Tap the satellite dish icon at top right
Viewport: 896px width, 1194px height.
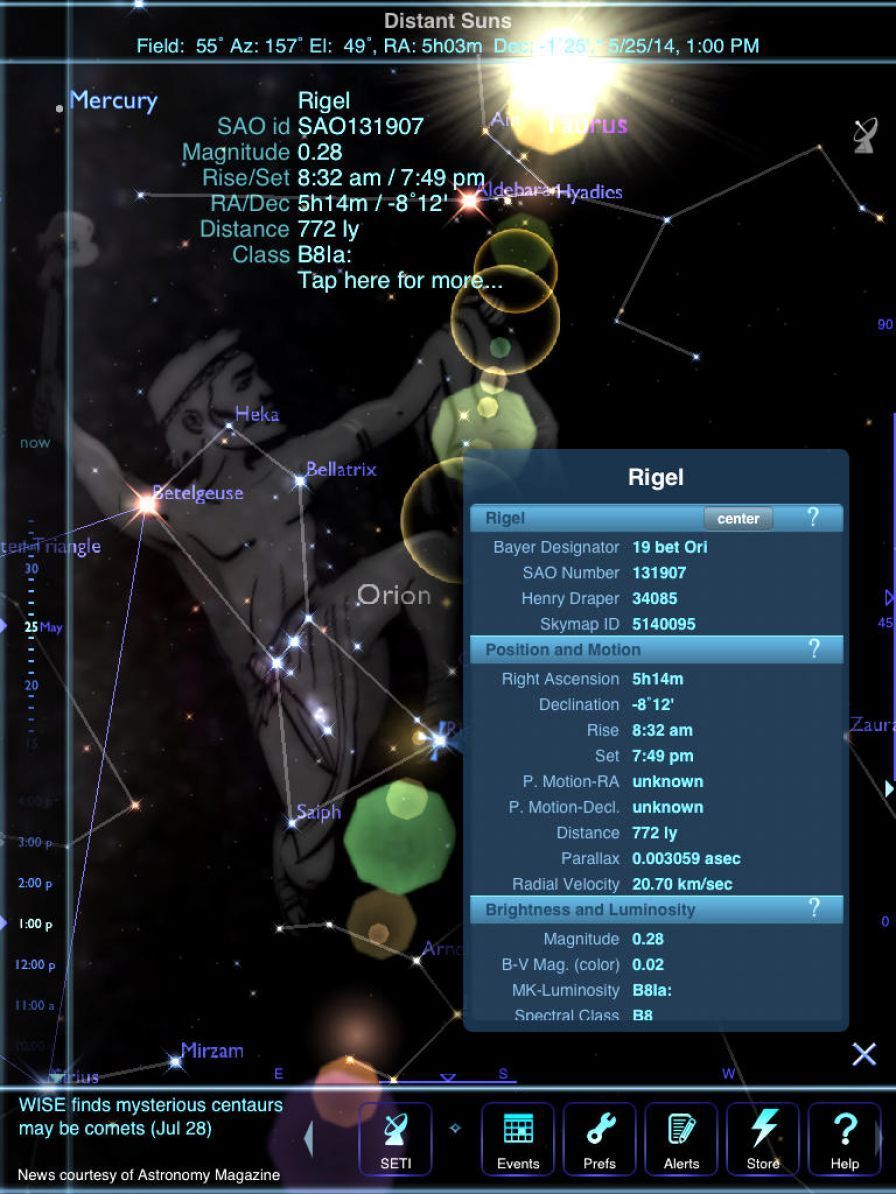pos(865,135)
